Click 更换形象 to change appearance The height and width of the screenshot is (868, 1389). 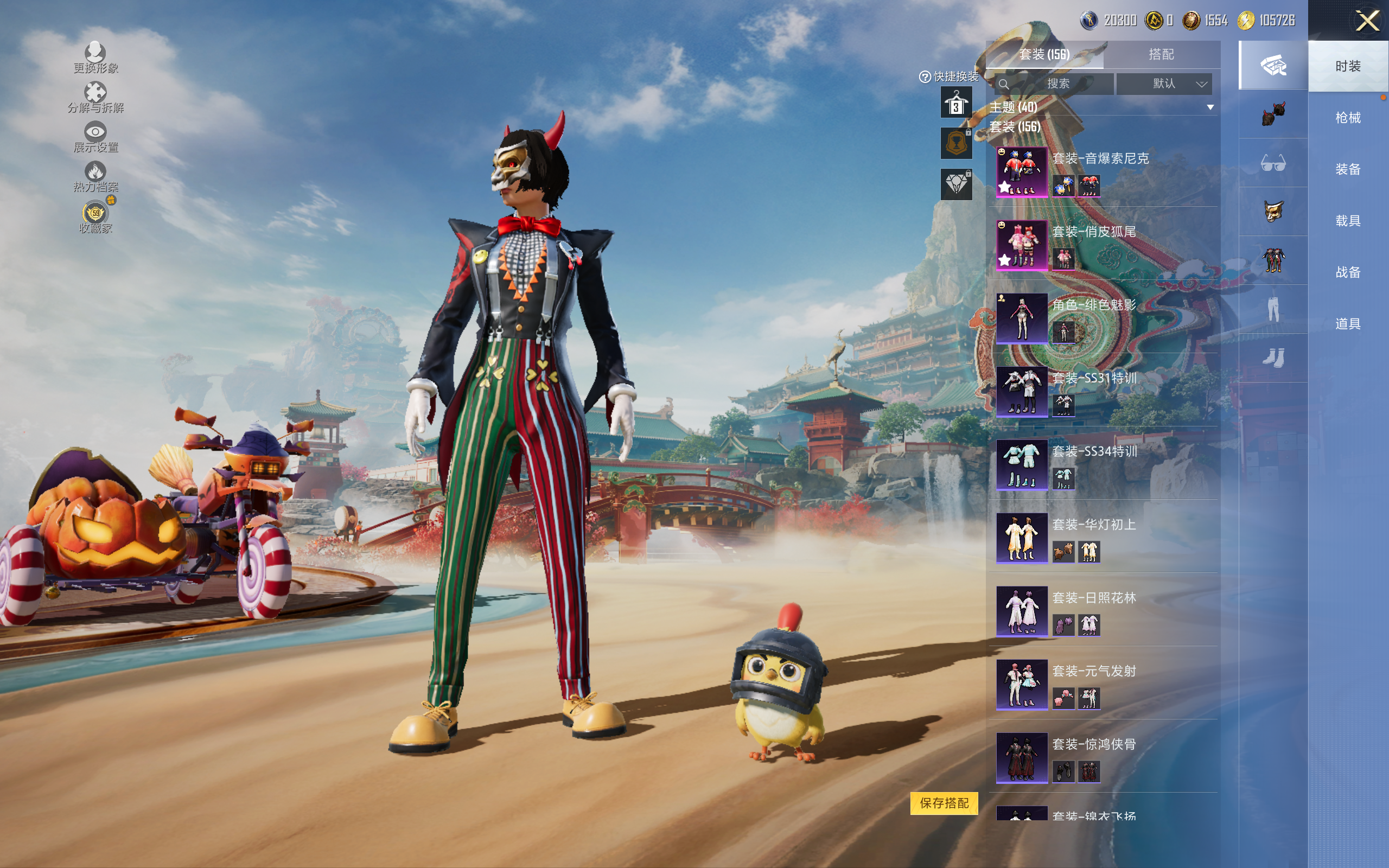pyautogui.click(x=95, y=58)
